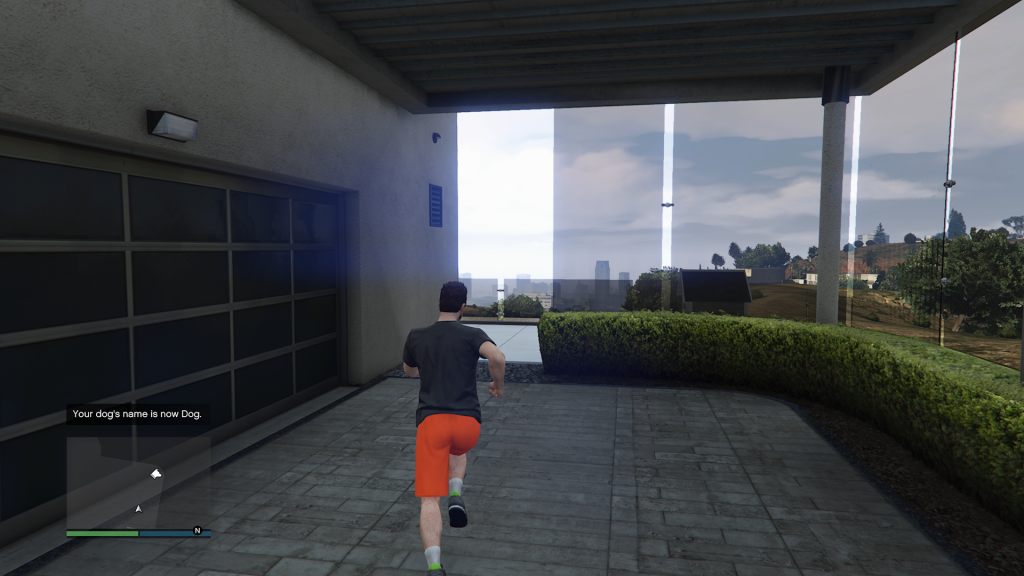This screenshot has height=576, width=1024.
Task: Click the white house blip on the minimap
Action: [156, 473]
